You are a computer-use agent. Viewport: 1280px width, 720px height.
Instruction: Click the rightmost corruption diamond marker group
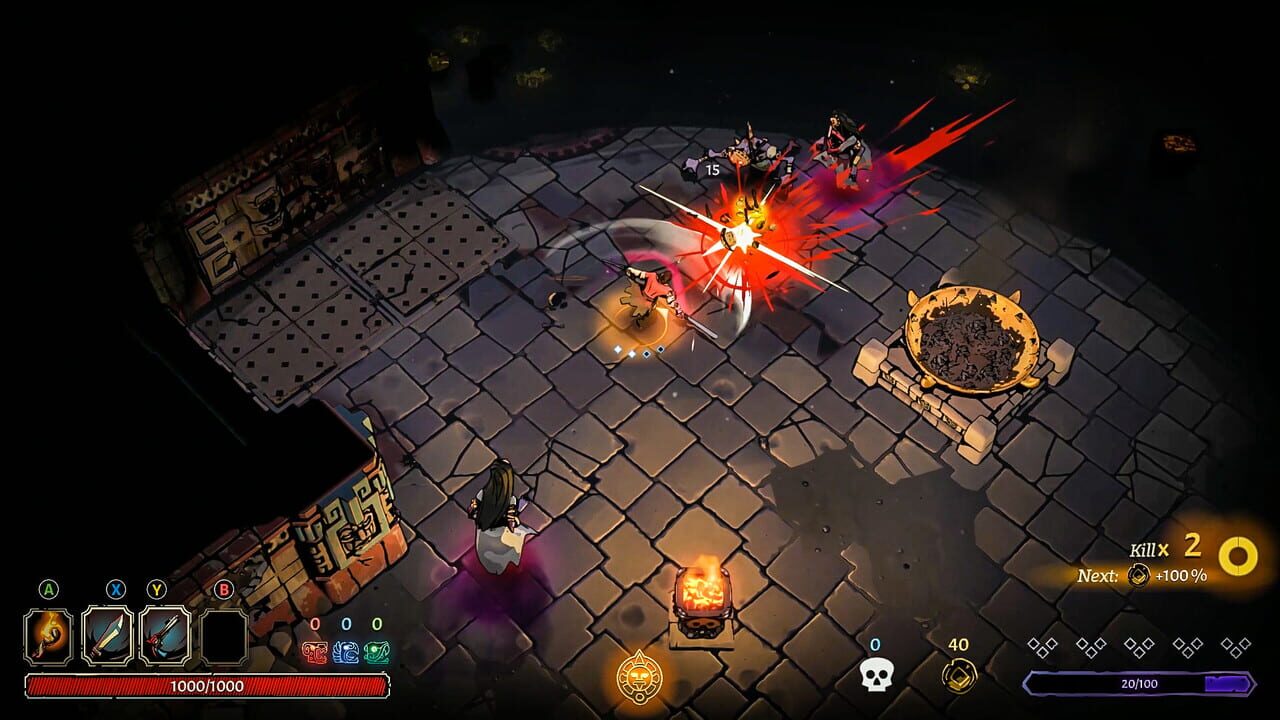pos(1237,645)
